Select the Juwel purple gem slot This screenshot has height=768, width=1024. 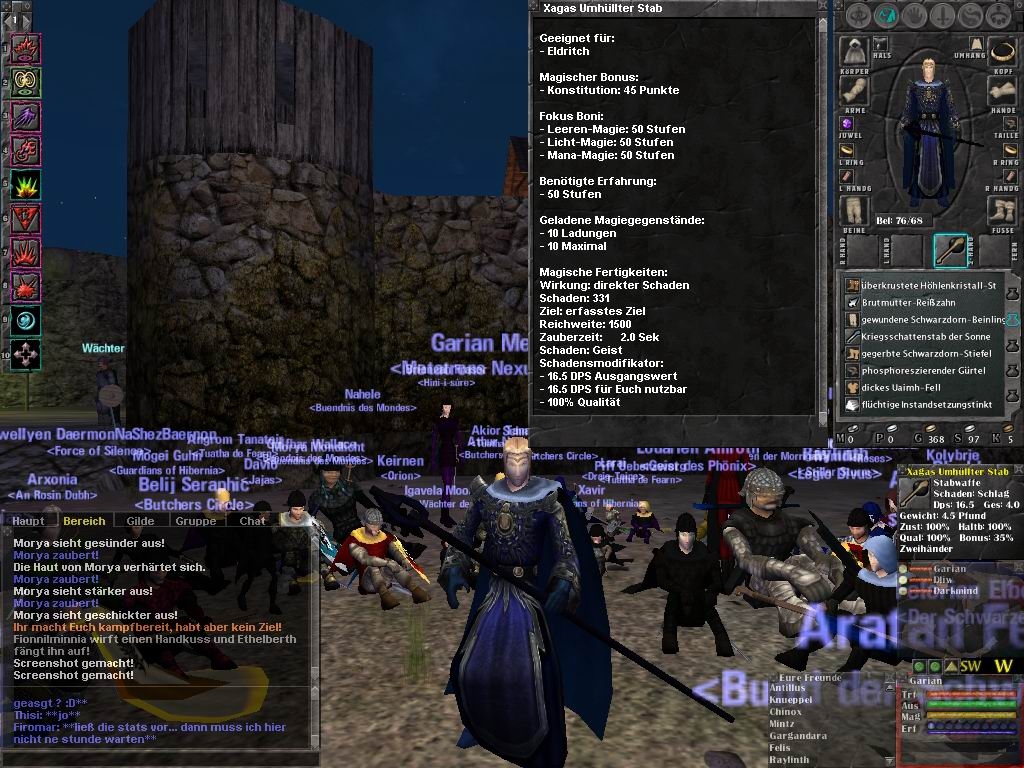[x=846, y=123]
